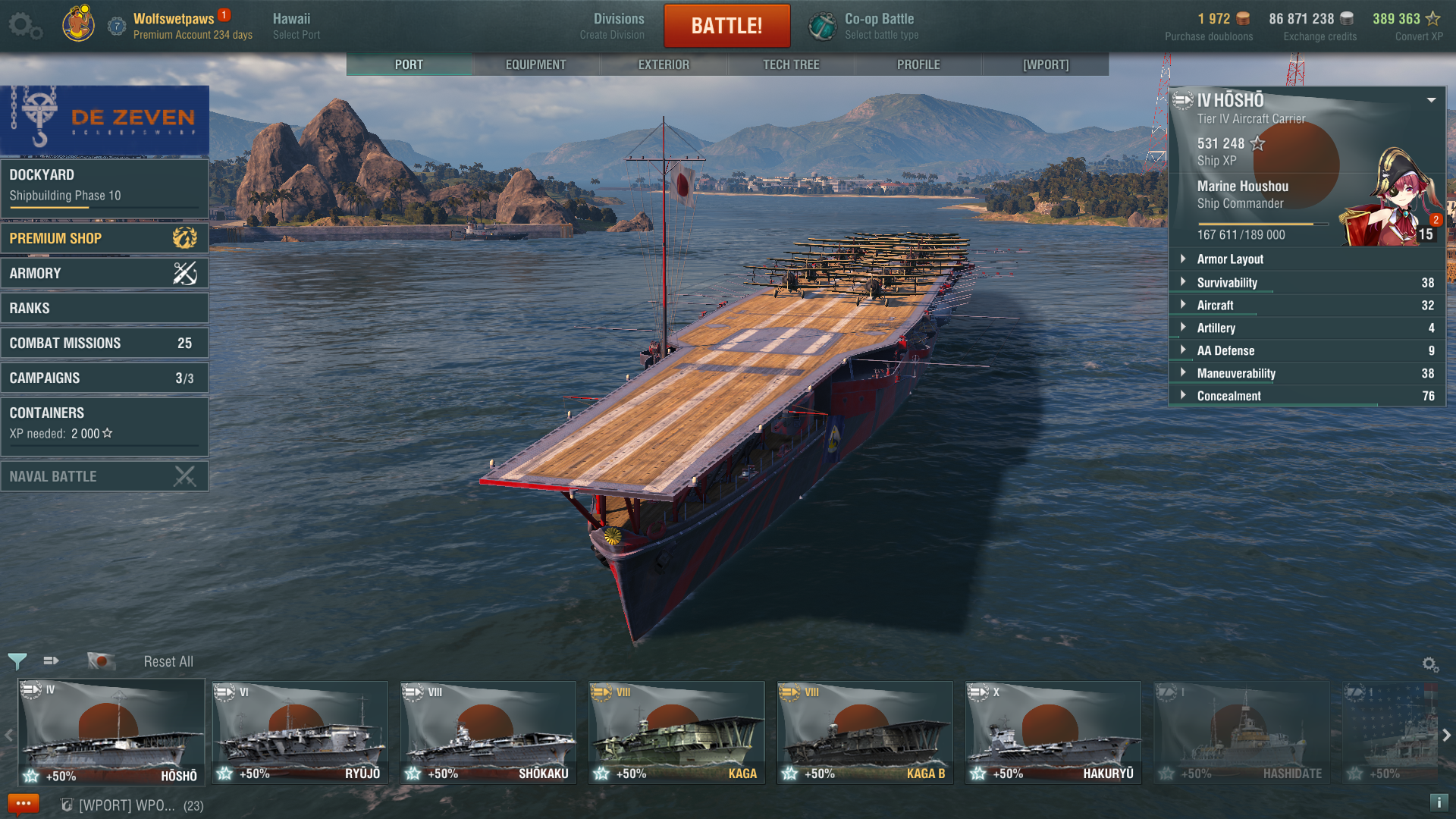Open the settings gear in the top bar
The width and height of the screenshot is (1456, 819).
[x=25, y=26]
